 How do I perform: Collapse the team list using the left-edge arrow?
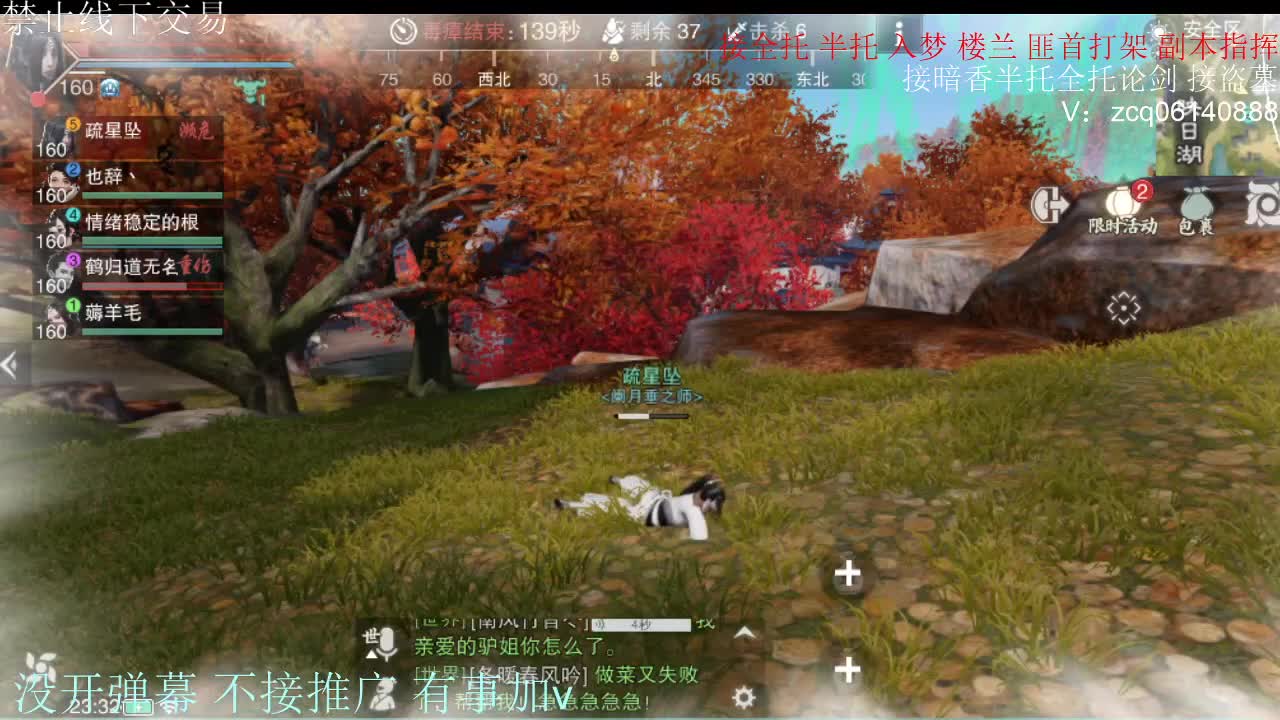(x=10, y=365)
